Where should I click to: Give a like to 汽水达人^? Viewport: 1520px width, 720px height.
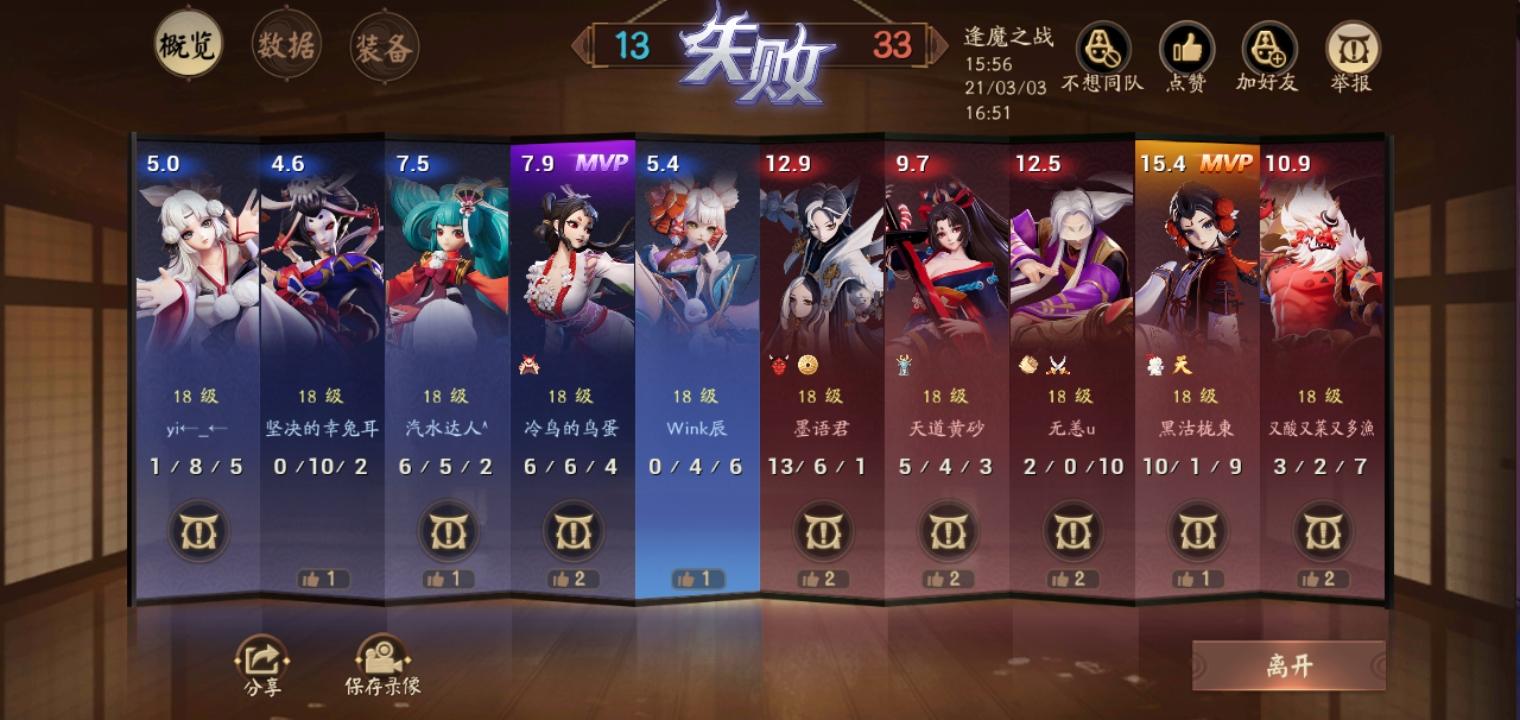[x=445, y=577]
